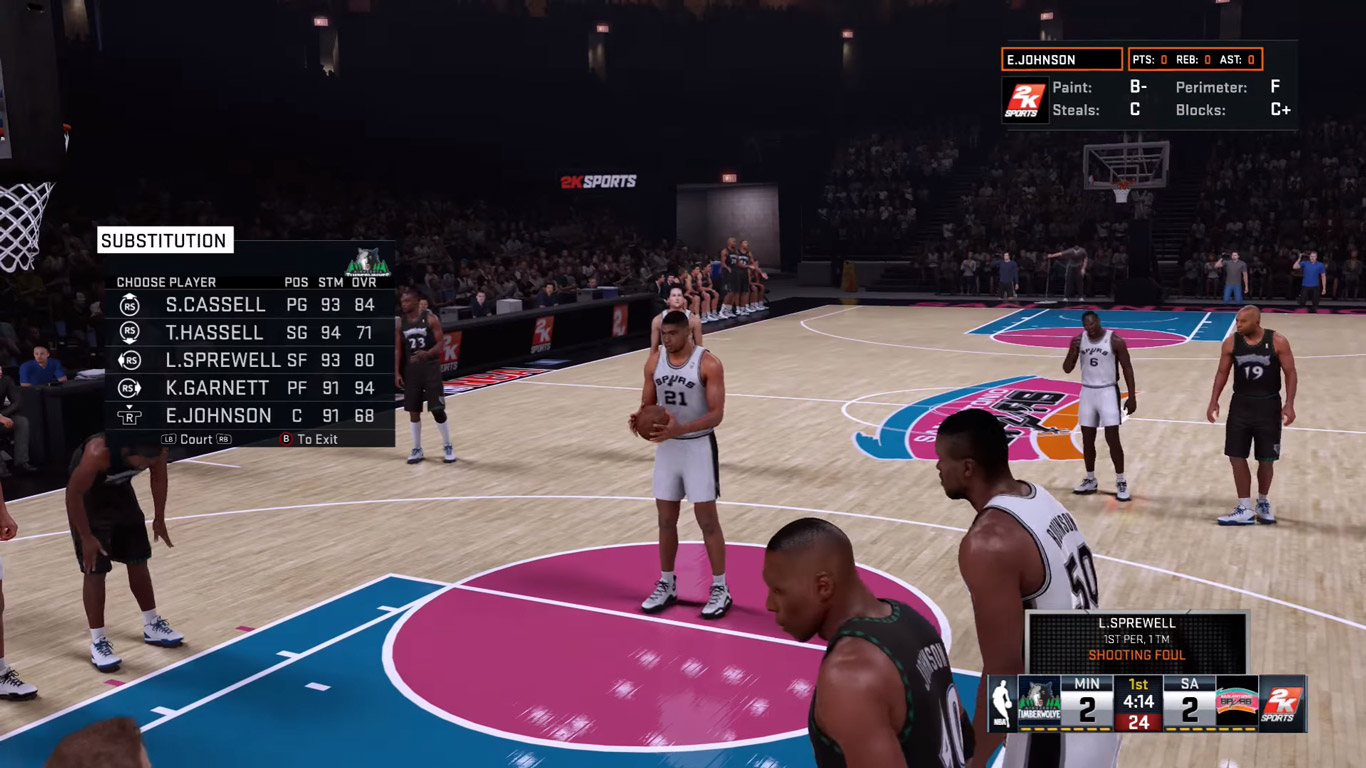This screenshot has width=1366, height=768.
Task: Select S.CASSELL from the player list
Action: pos(216,304)
